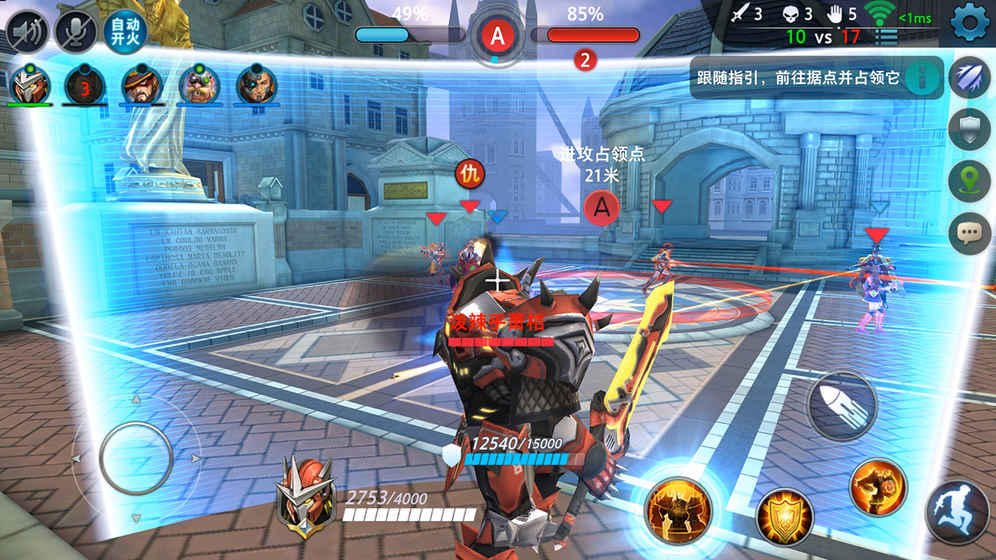Screen dimensions: 996x560
Task: Open the gear settings menu
Action: (968, 22)
